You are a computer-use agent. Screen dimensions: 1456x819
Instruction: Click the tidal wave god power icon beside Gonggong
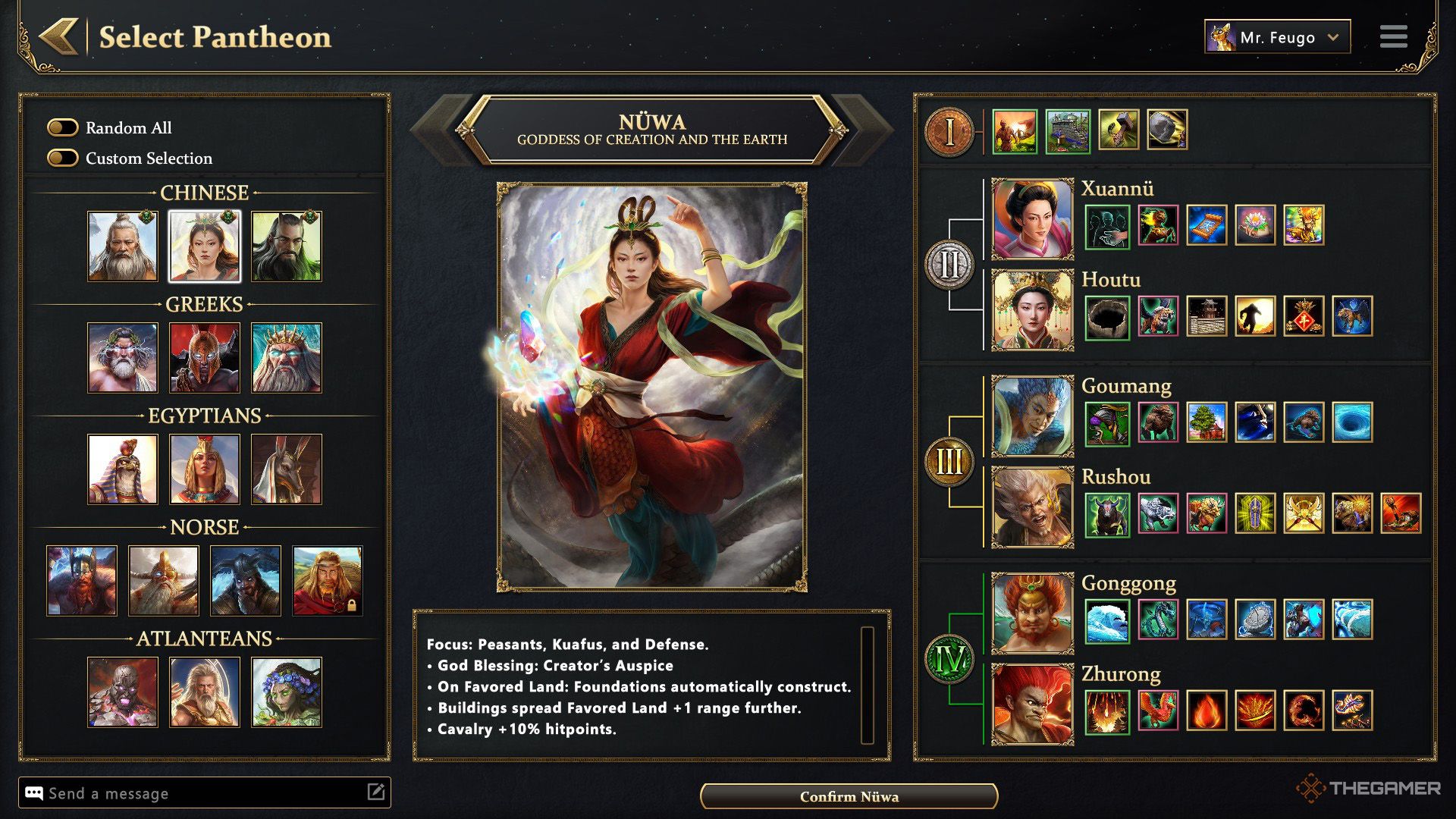click(1107, 620)
